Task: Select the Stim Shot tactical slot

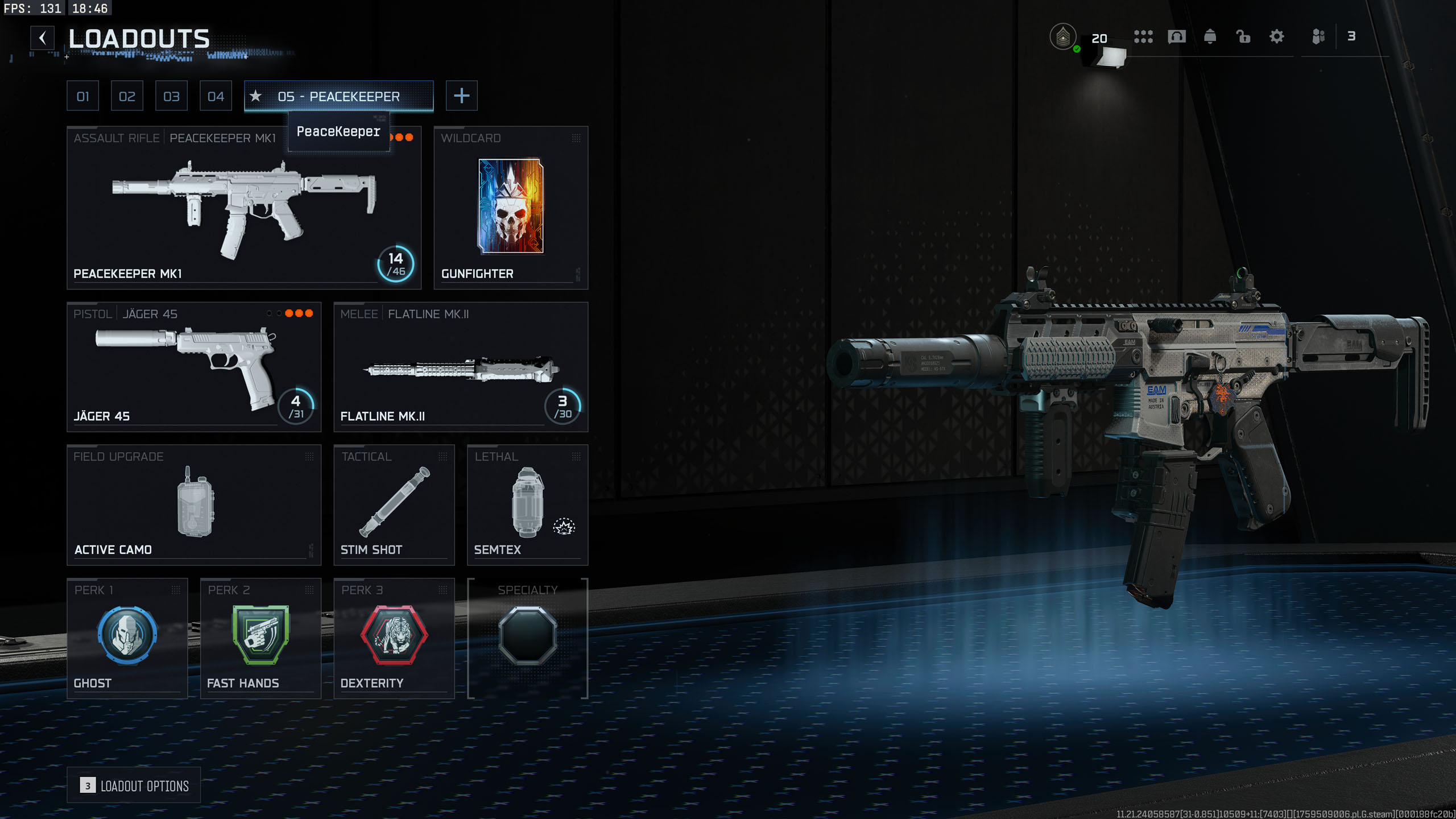Action: [394, 504]
